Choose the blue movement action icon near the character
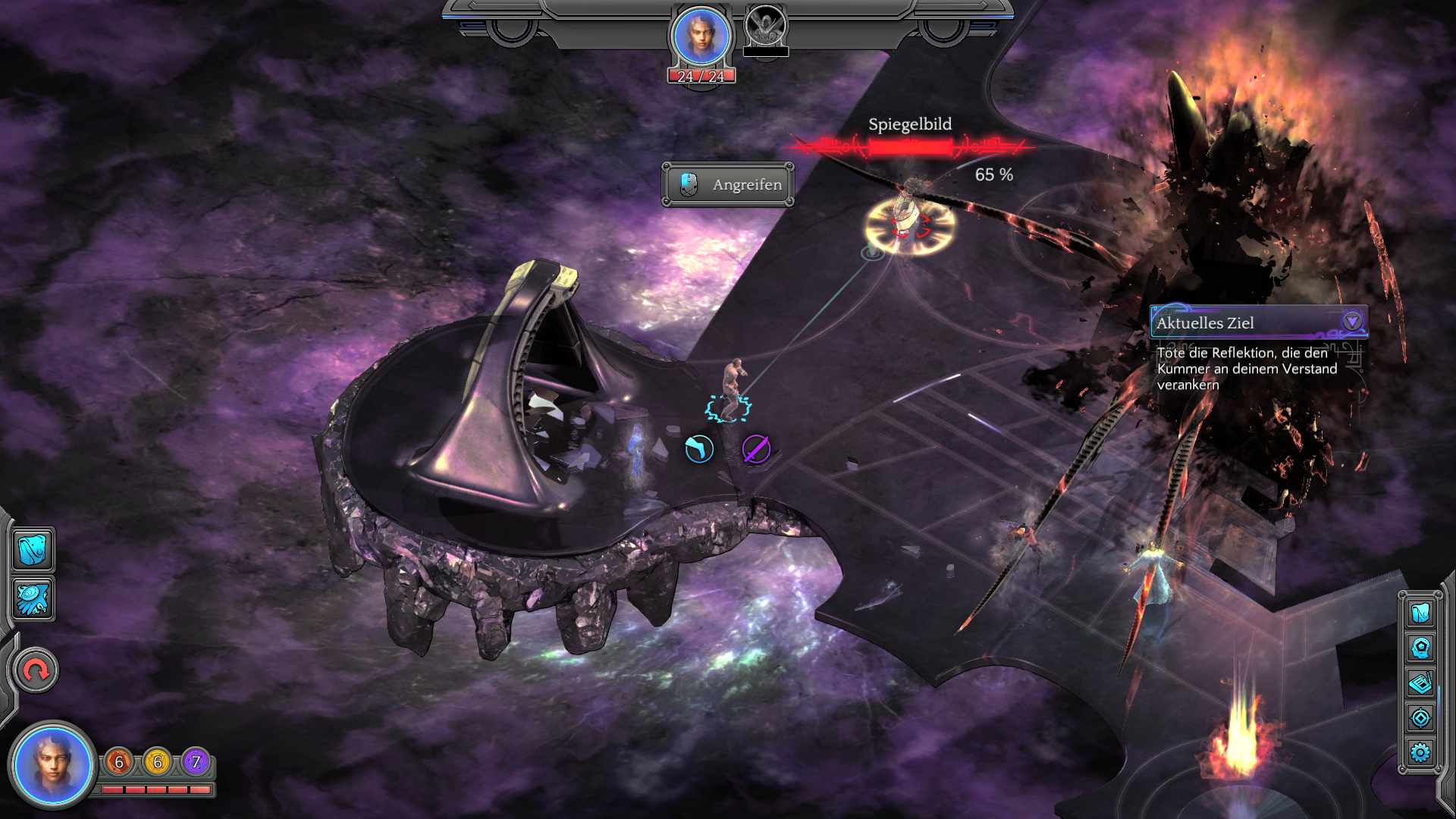Viewport: 1456px width, 819px height. [699, 449]
